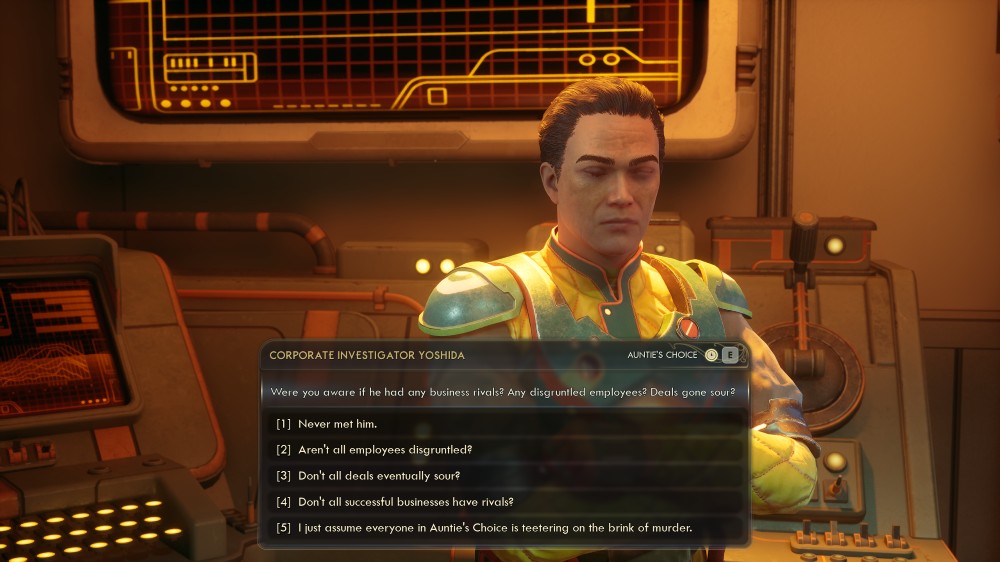Answer "Don't all successful businesses have rivals?"
This screenshot has height=562, width=1000.
click(x=406, y=502)
